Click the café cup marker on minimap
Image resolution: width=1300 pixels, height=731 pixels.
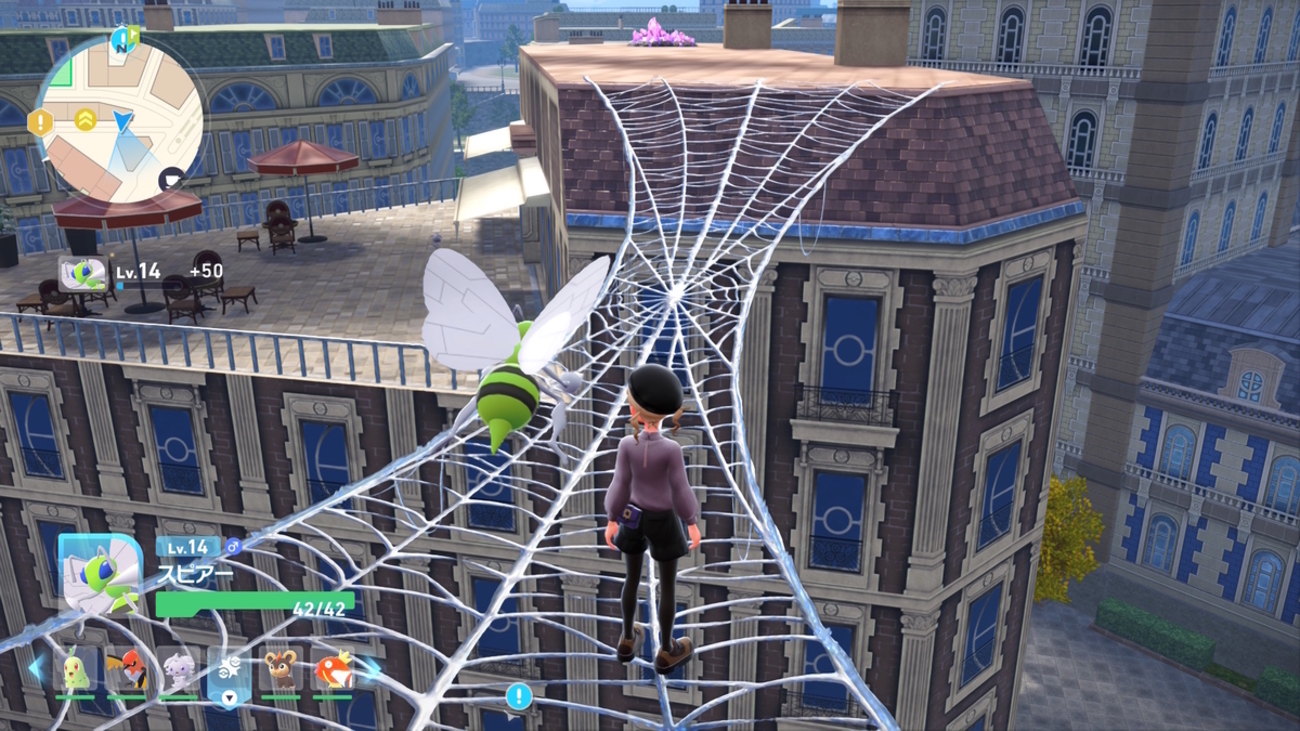172,179
